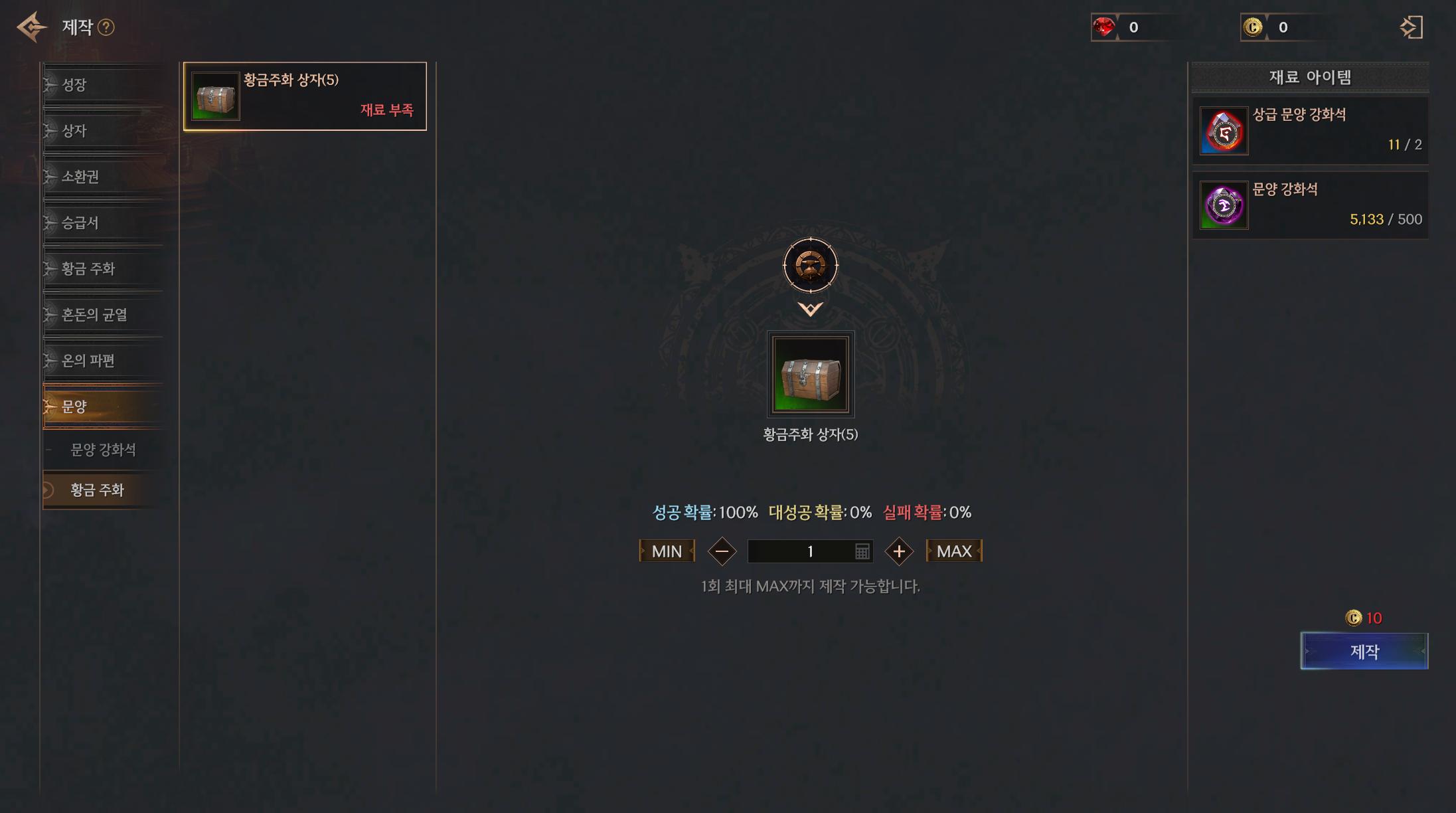
Task: Select the 혼의 파편 category
Action: [103, 361]
